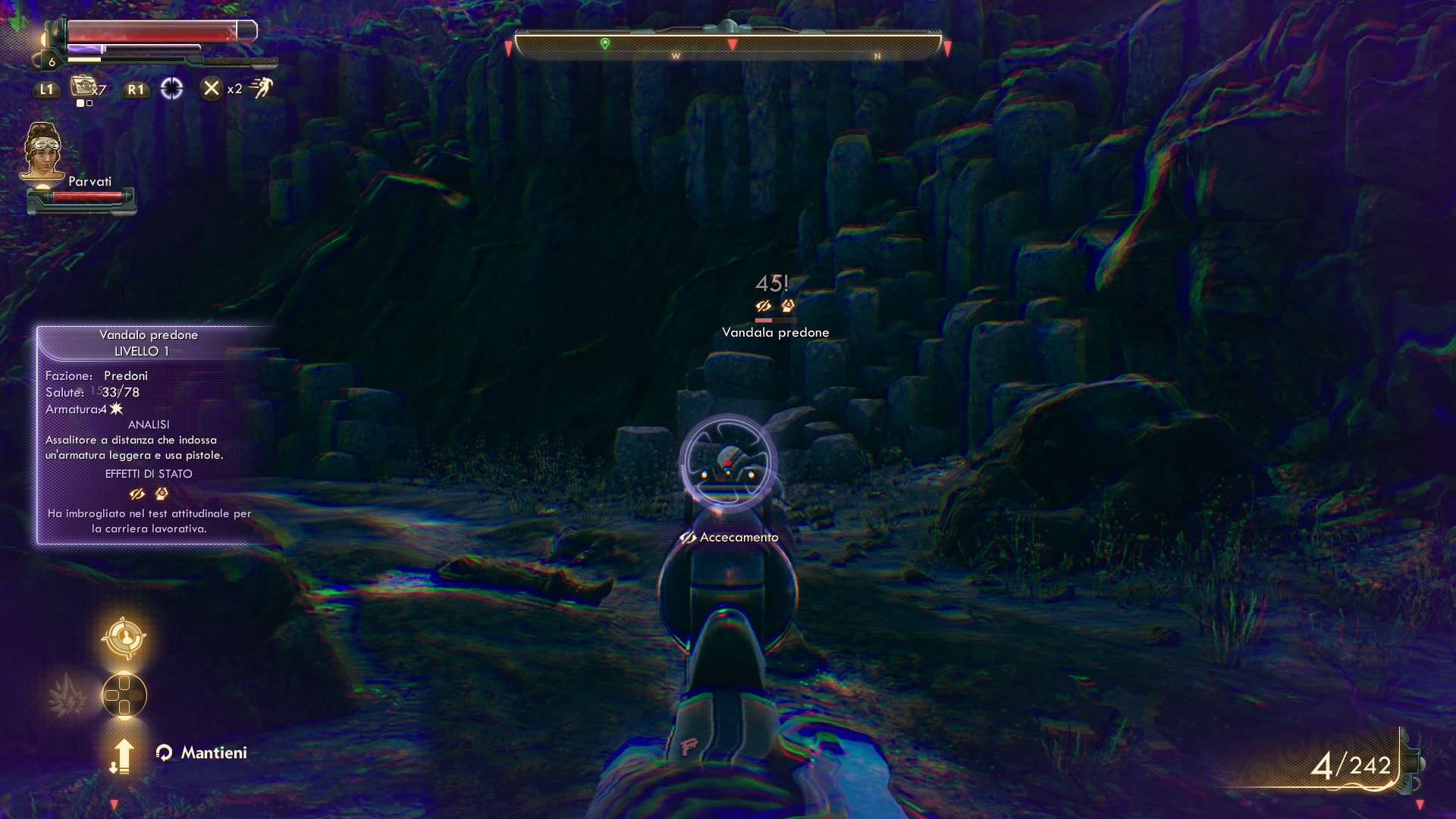Select the Vandala predone enemy name label

point(775,331)
